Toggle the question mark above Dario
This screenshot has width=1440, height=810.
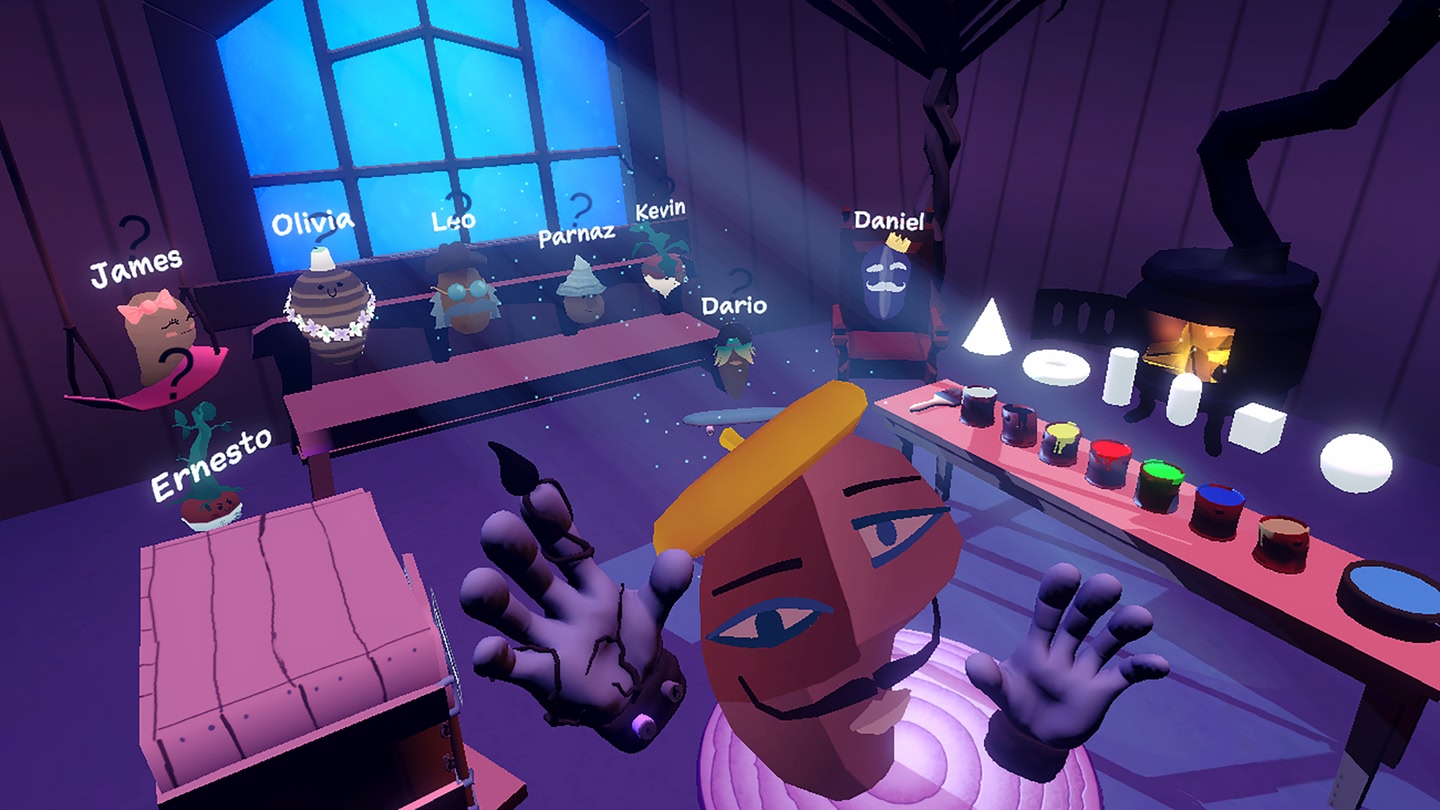742,278
